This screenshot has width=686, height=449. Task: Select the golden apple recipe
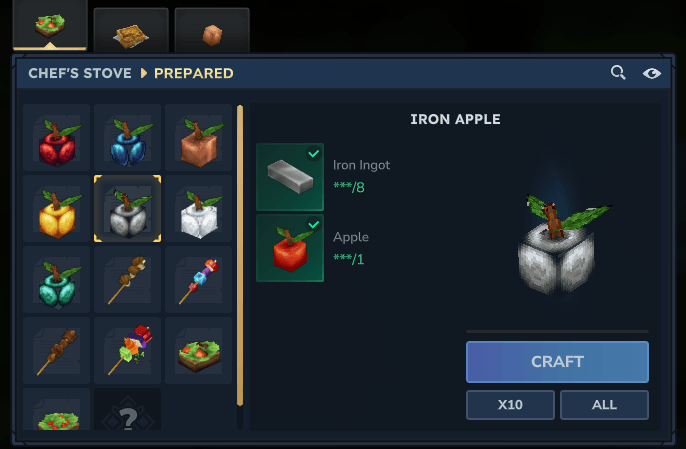click(56, 208)
